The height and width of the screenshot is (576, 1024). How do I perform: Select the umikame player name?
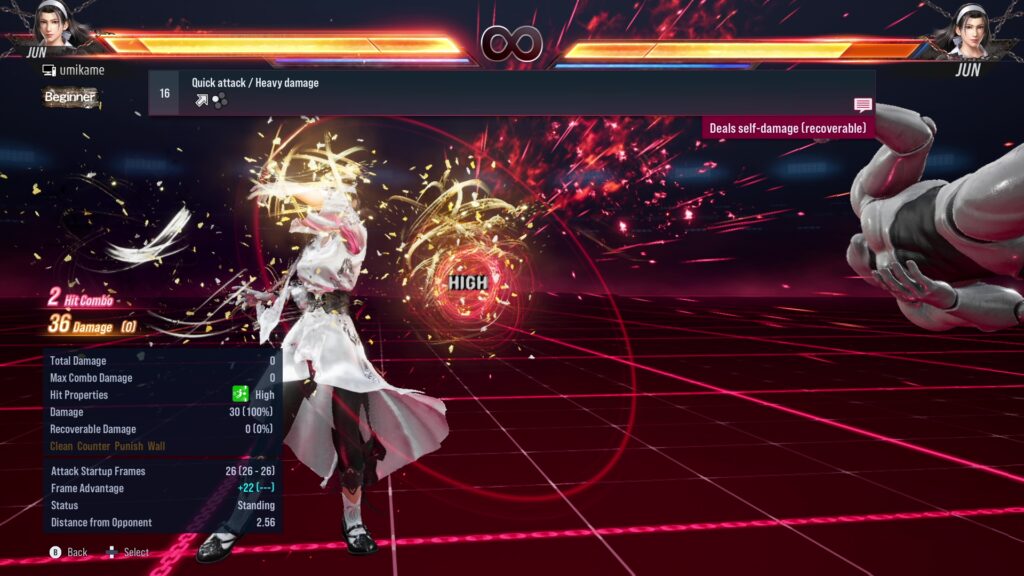pyautogui.click(x=81, y=71)
